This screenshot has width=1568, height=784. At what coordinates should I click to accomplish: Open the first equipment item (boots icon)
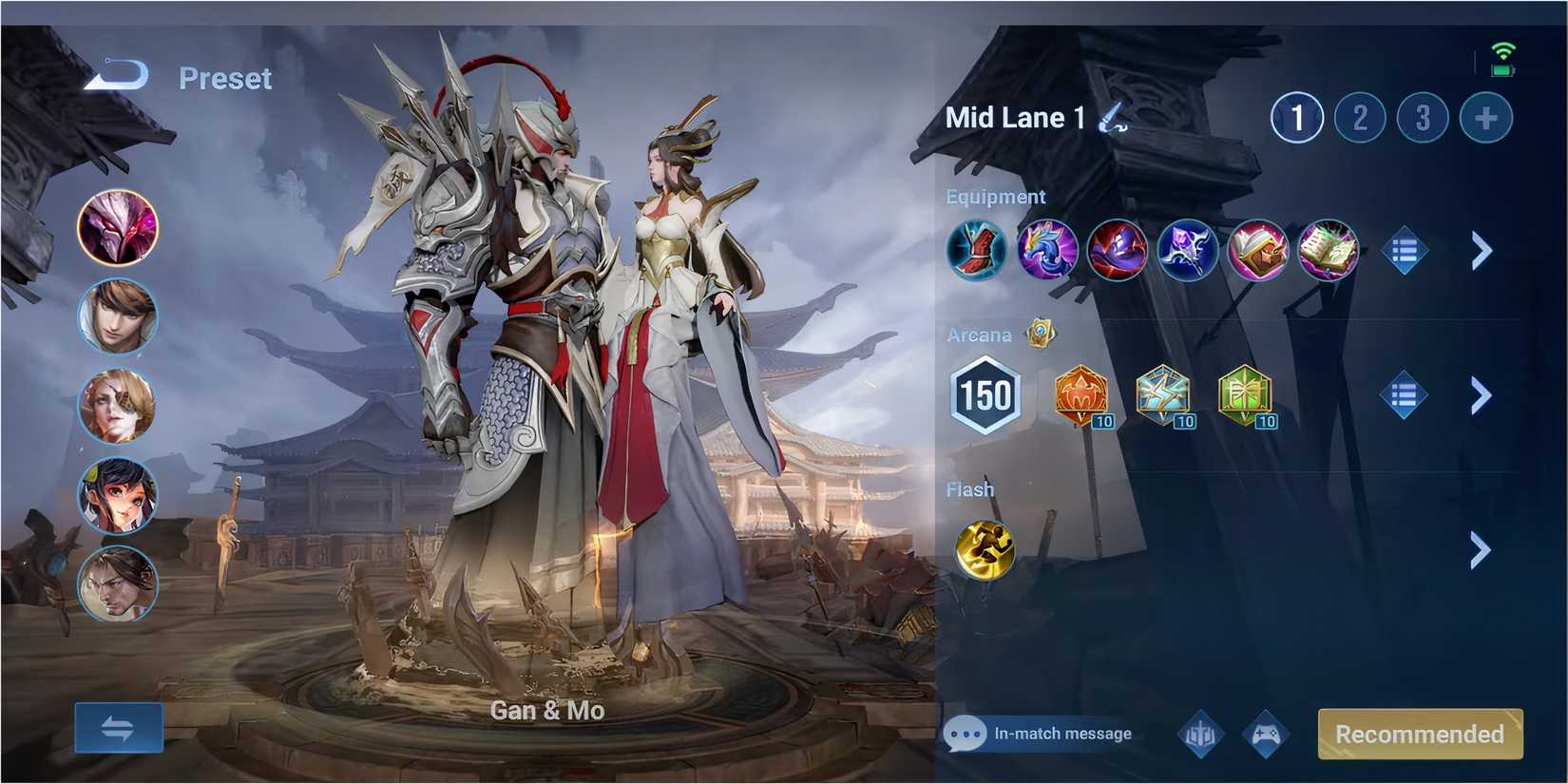click(x=977, y=250)
